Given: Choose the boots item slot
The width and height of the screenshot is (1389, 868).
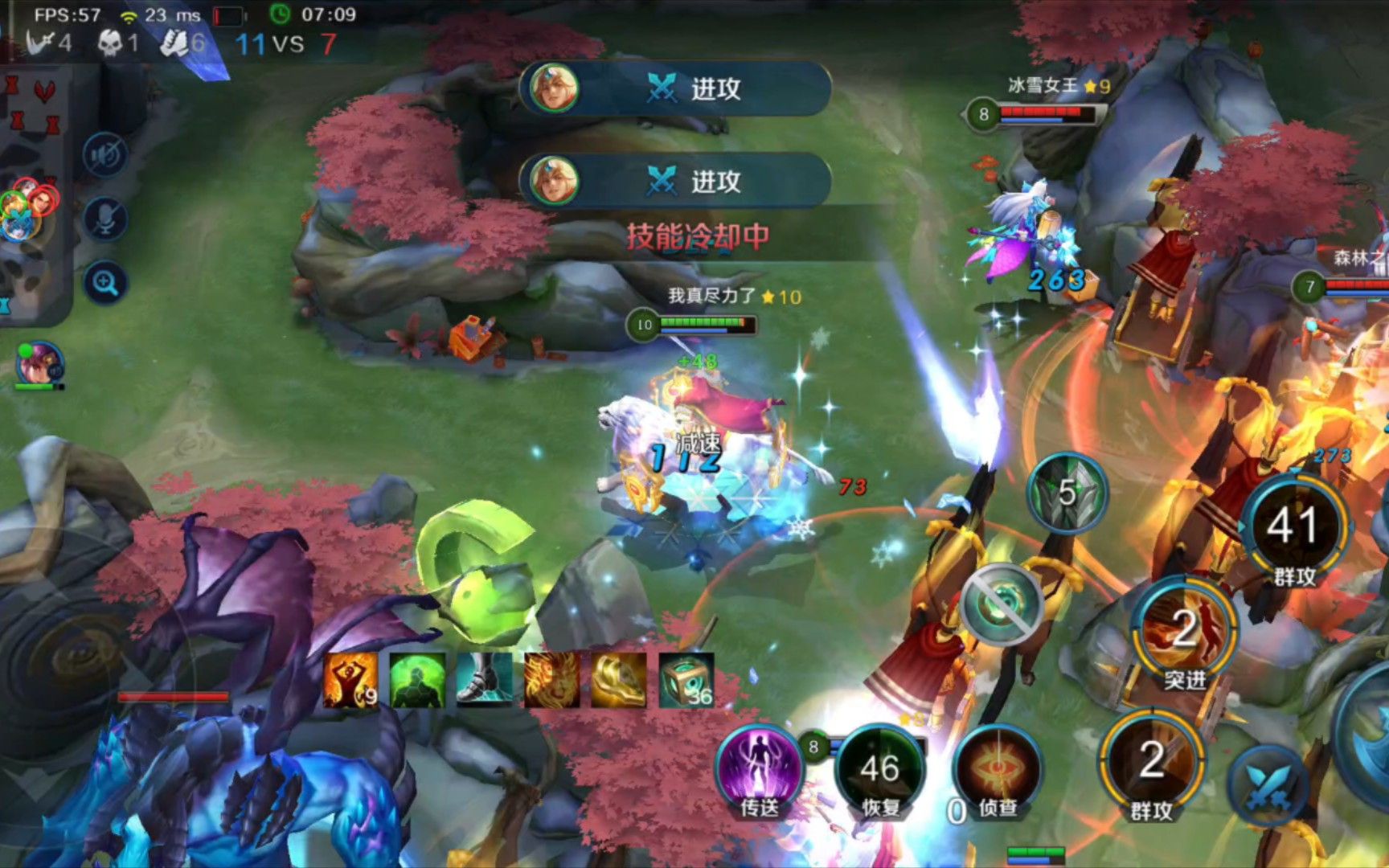Looking at the screenshot, I should (x=484, y=680).
